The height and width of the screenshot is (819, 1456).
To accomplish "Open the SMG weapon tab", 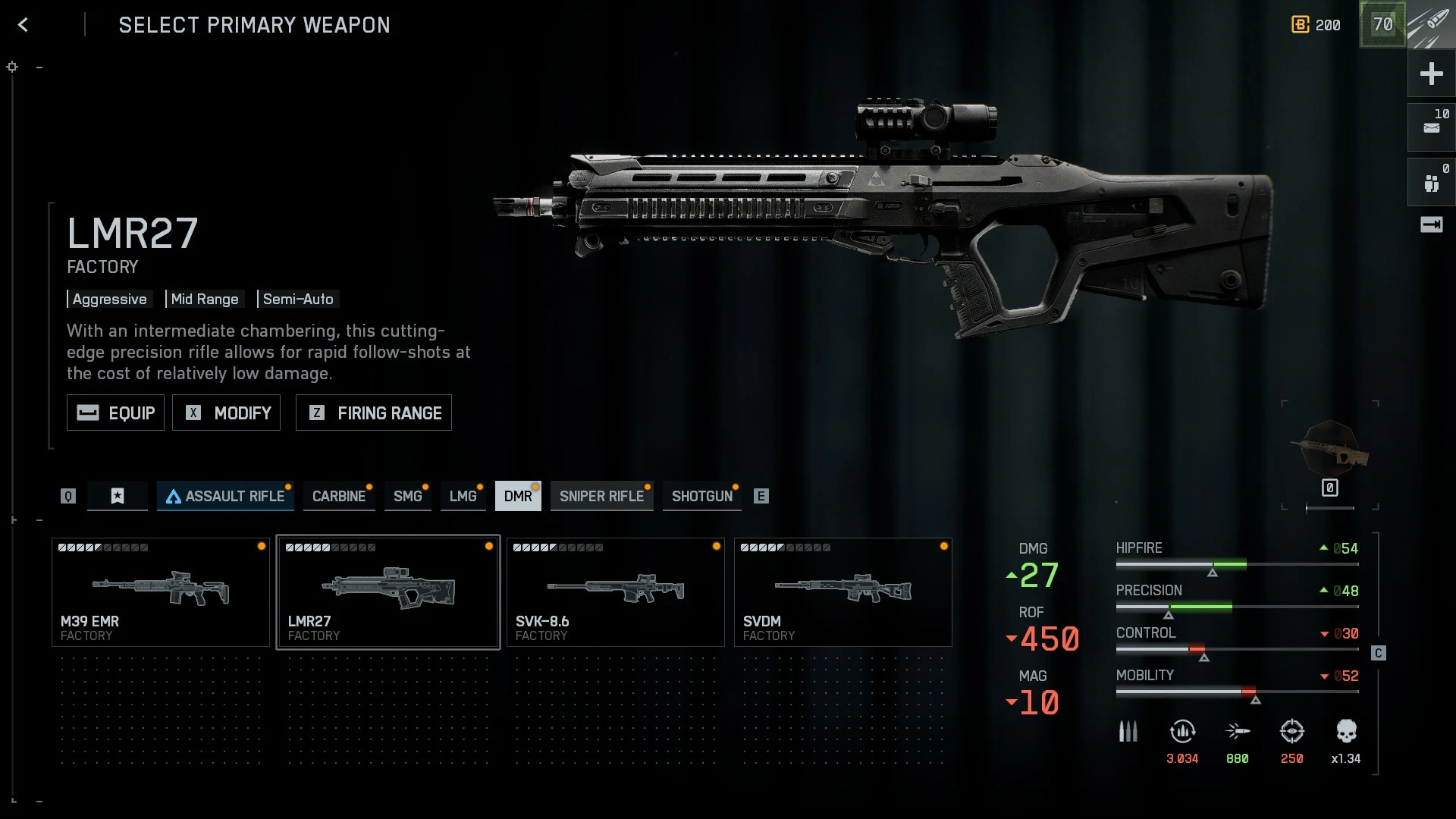I will pyautogui.click(x=407, y=496).
